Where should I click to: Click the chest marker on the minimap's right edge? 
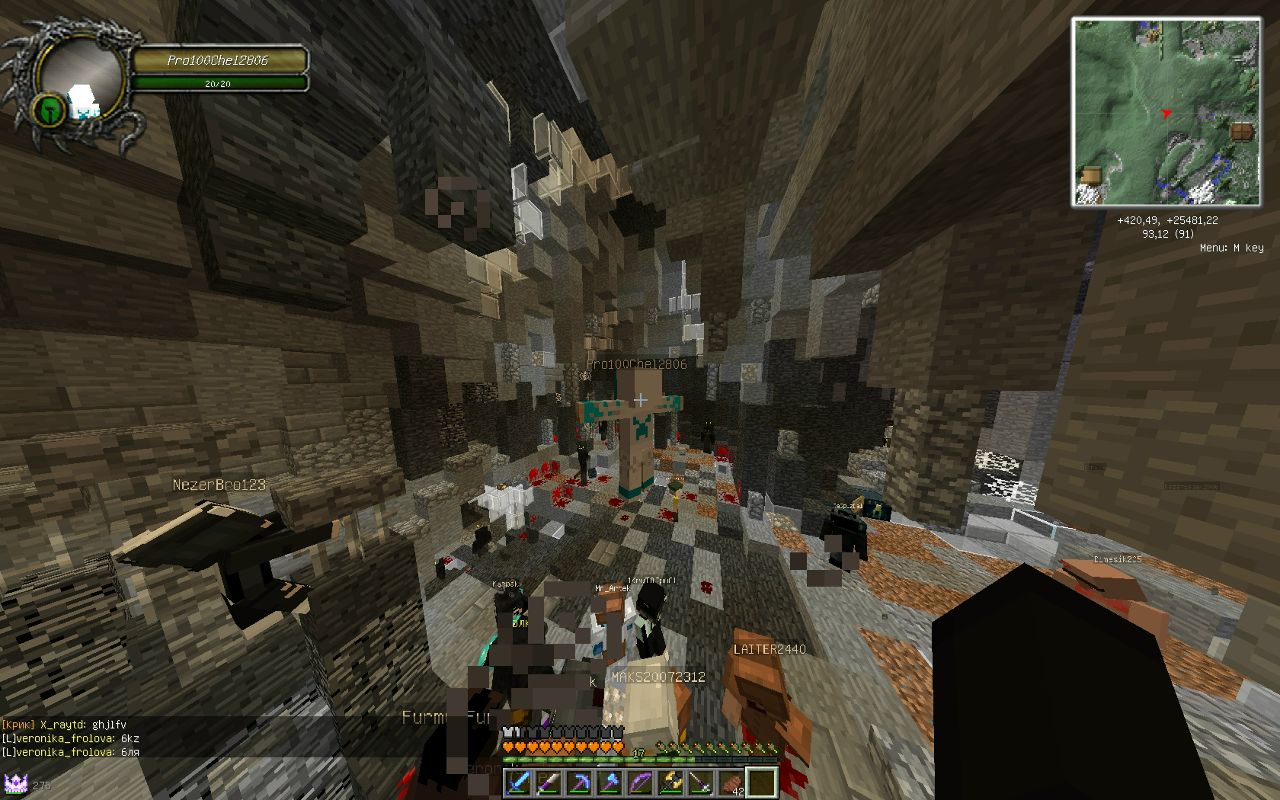[1241, 131]
